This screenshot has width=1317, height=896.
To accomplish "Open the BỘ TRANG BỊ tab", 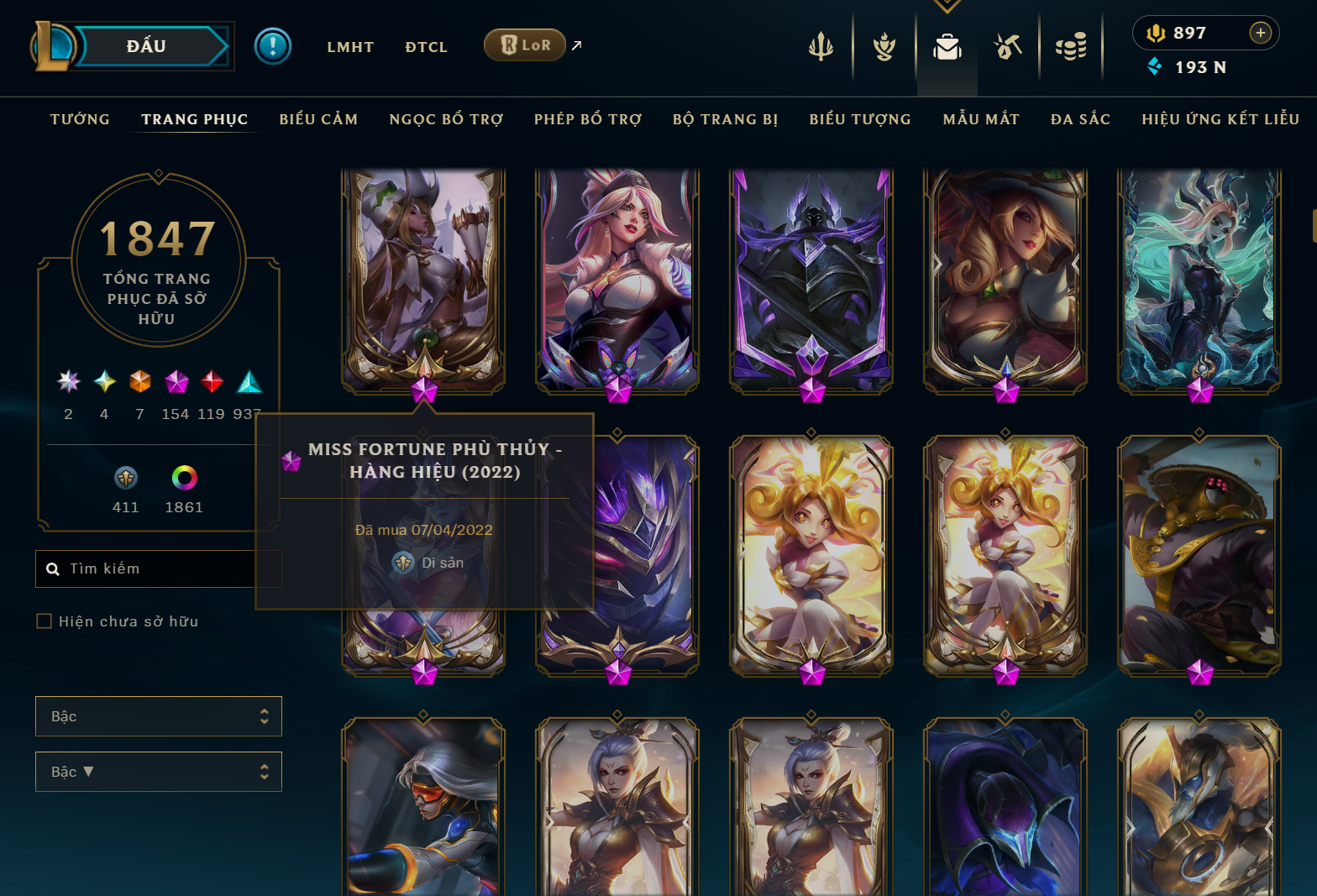I will coord(725,119).
